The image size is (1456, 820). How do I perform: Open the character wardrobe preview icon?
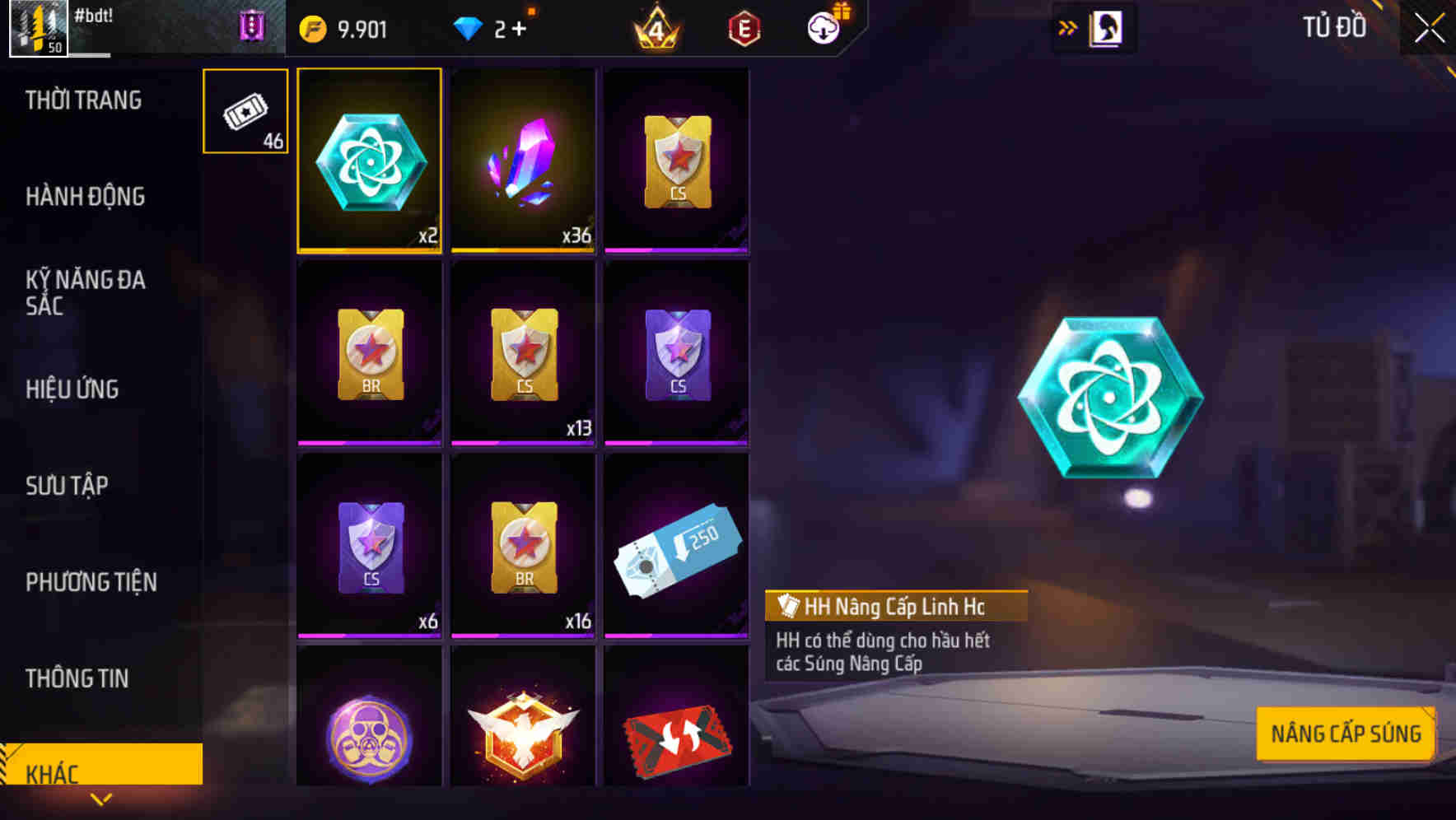coord(1104,26)
